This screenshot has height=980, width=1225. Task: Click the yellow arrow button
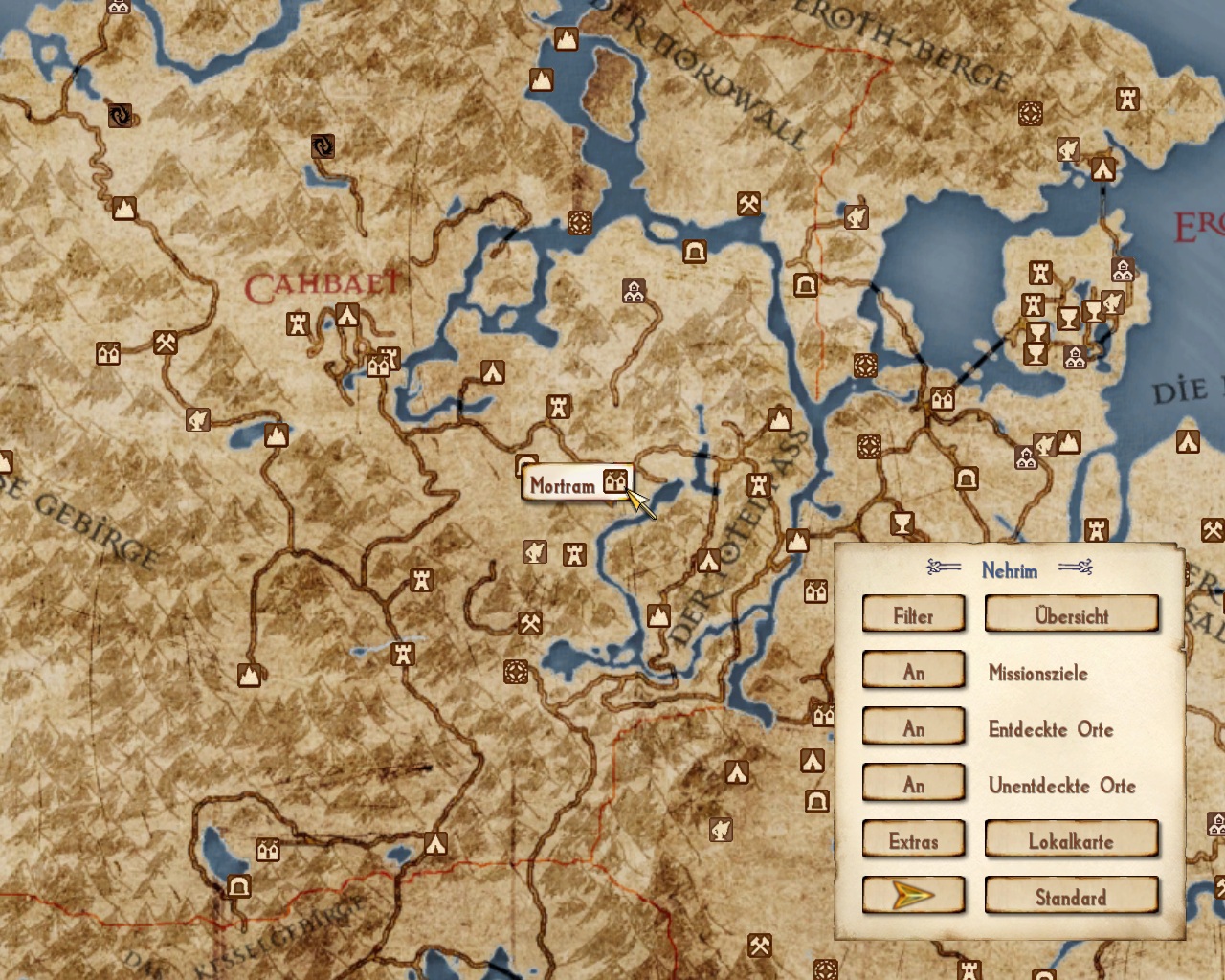(913, 896)
